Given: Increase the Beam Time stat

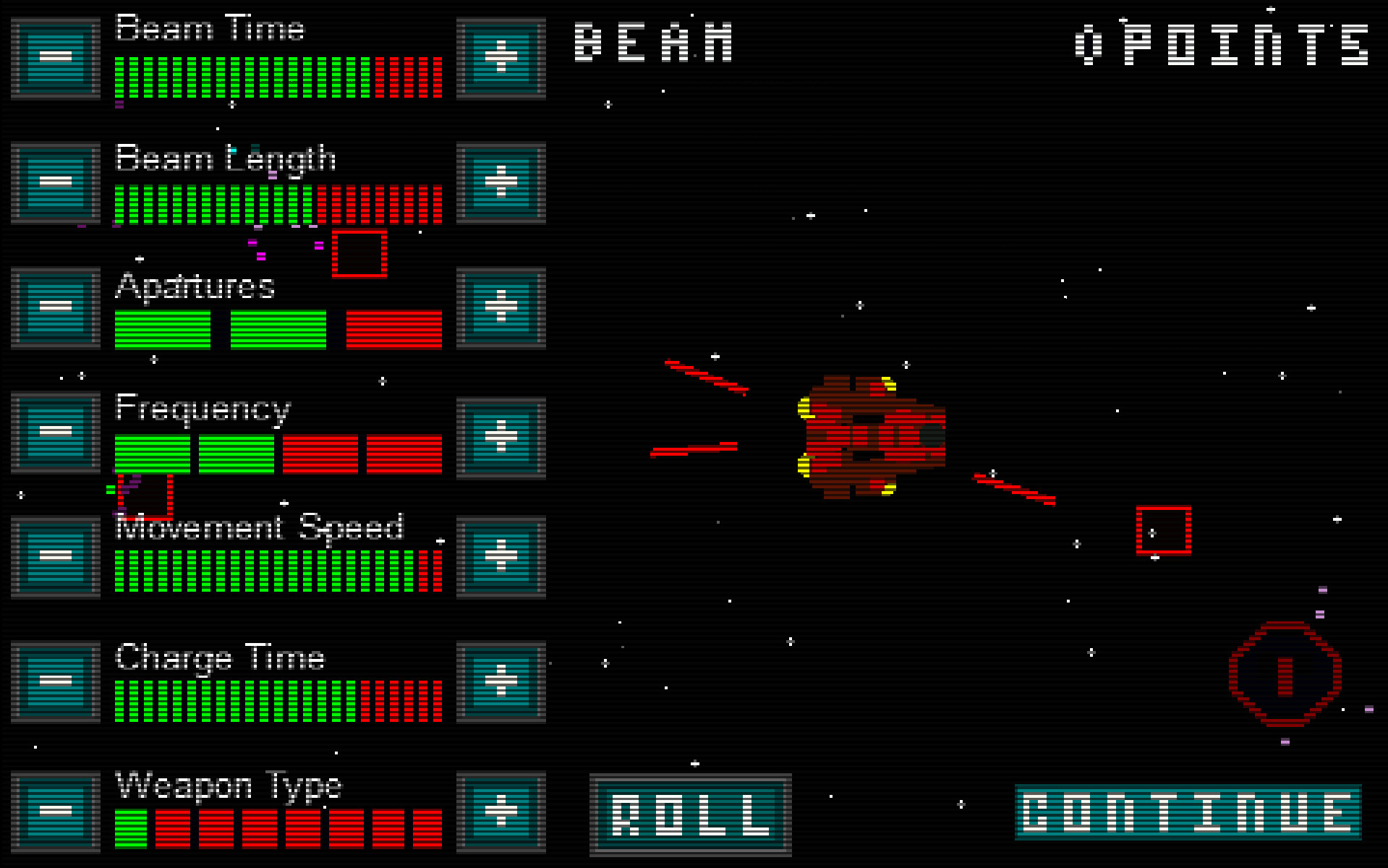Looking at the screenshot, I should coord(501,56).
